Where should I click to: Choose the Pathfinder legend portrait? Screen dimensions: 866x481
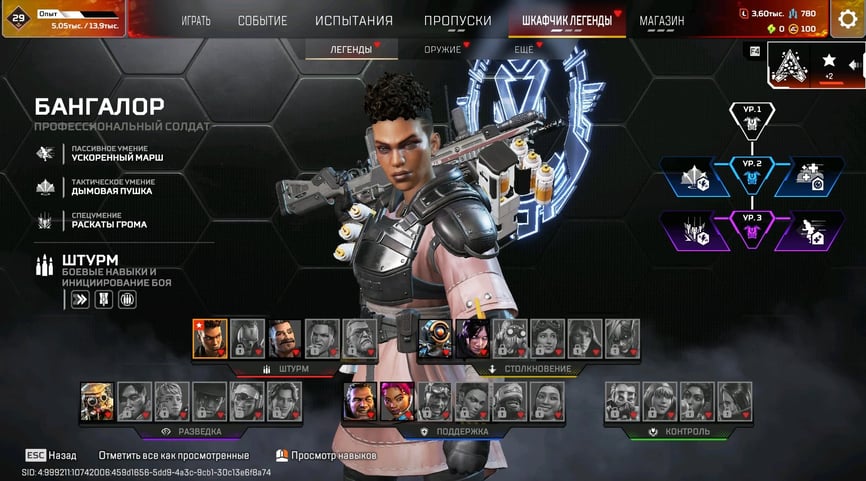434,338
